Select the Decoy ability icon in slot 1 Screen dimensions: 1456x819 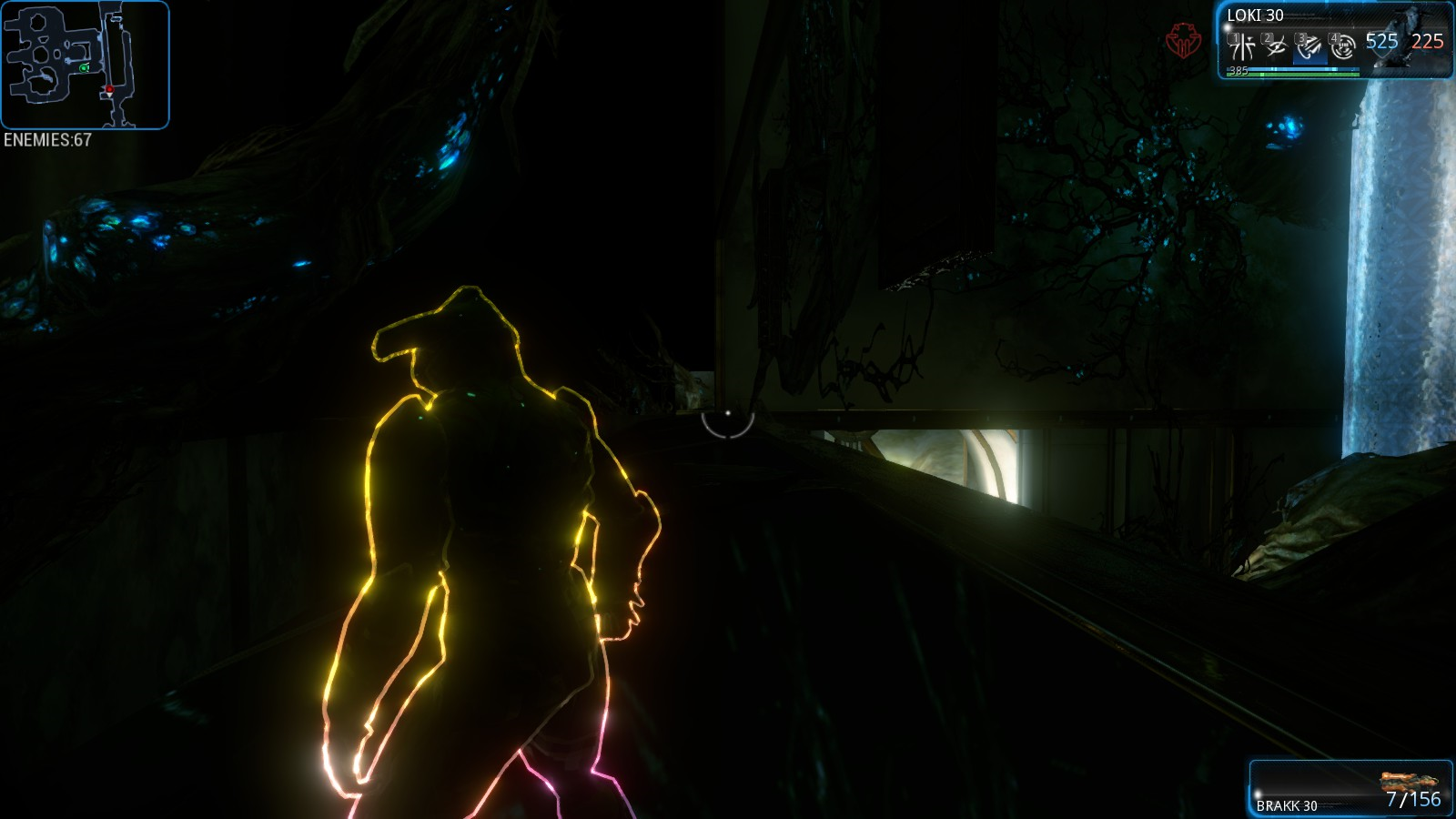click(1241, 45)
